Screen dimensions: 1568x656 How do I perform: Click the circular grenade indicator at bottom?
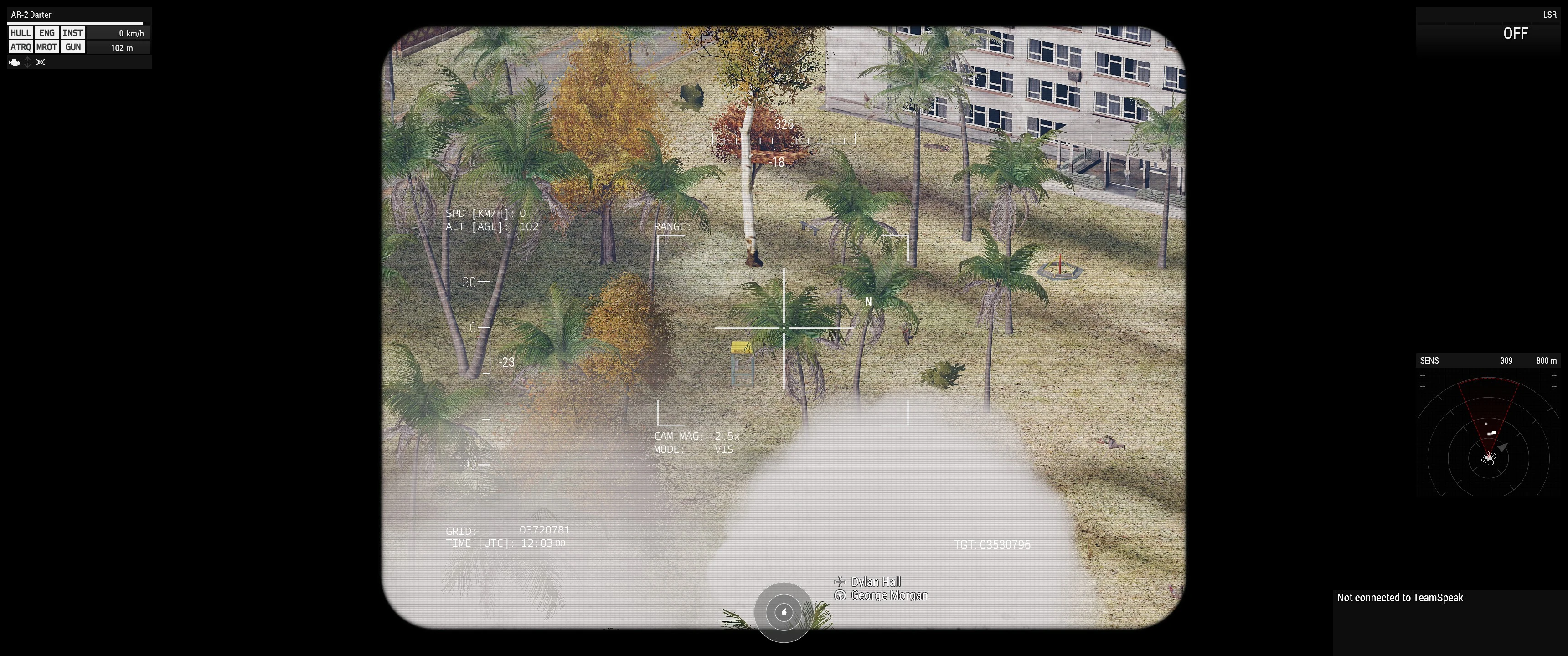point(784,611)
